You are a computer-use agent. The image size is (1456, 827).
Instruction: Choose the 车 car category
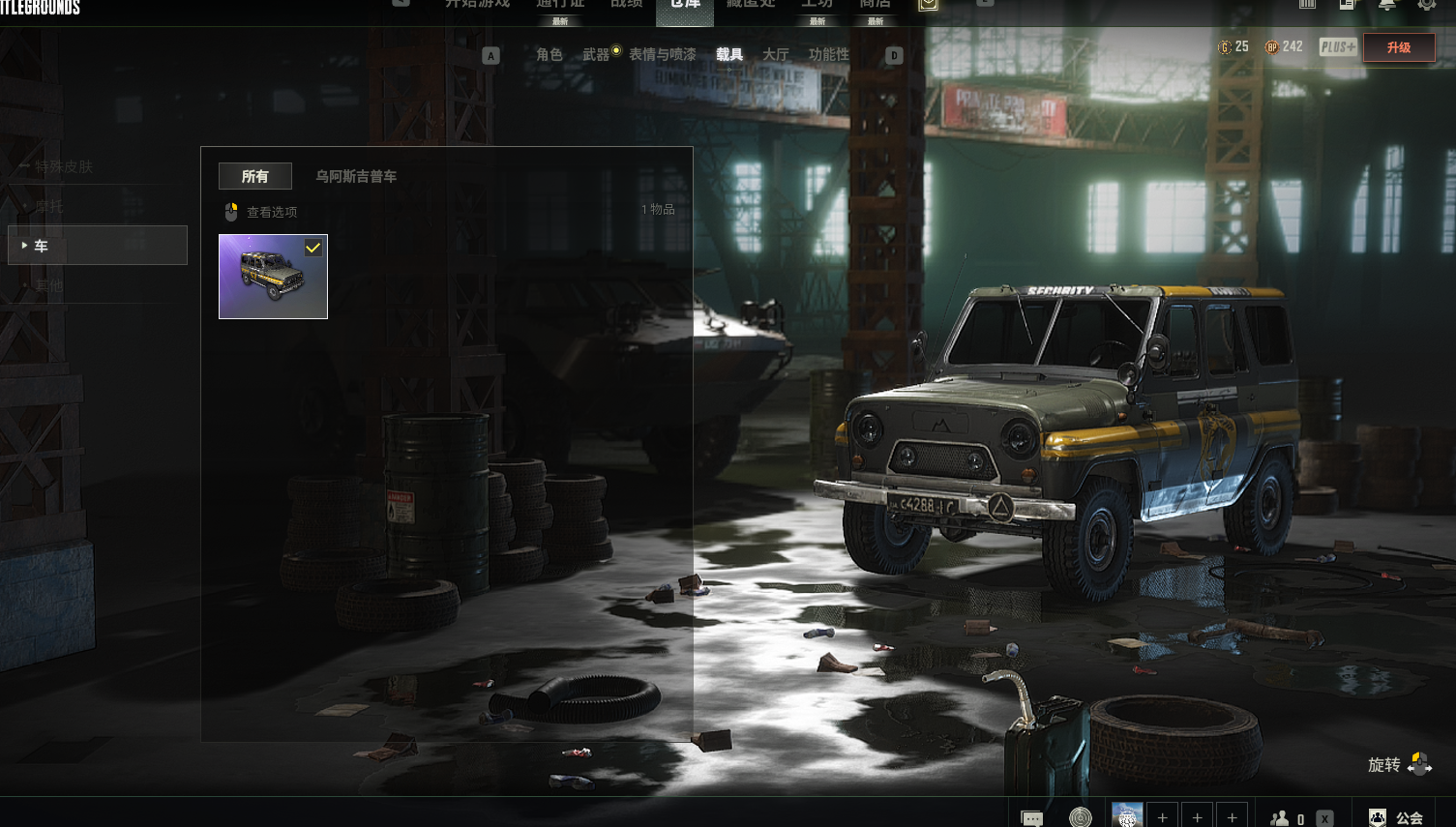[x=97, y=246]
